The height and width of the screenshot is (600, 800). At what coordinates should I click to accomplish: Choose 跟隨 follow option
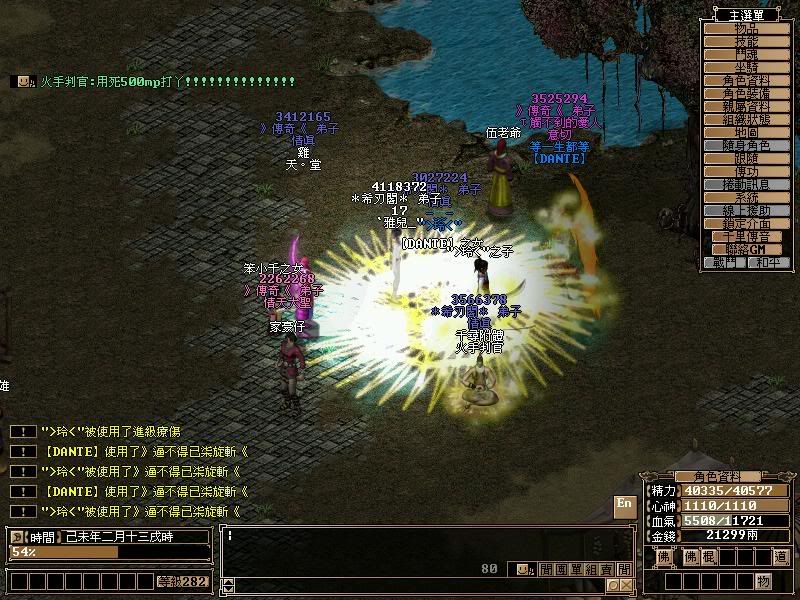(x=746, y=159)
